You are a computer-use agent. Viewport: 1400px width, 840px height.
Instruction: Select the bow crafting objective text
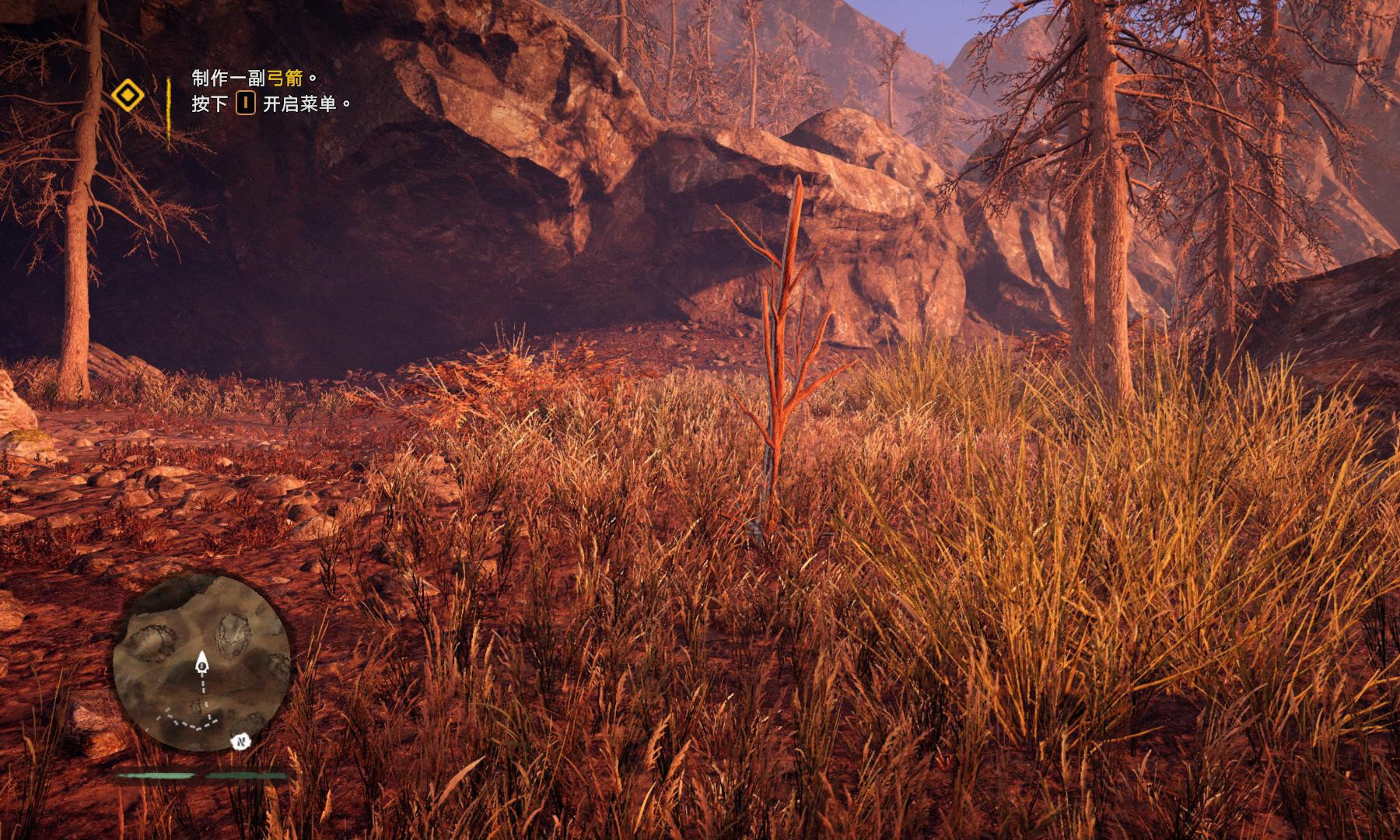coord(254,78)
